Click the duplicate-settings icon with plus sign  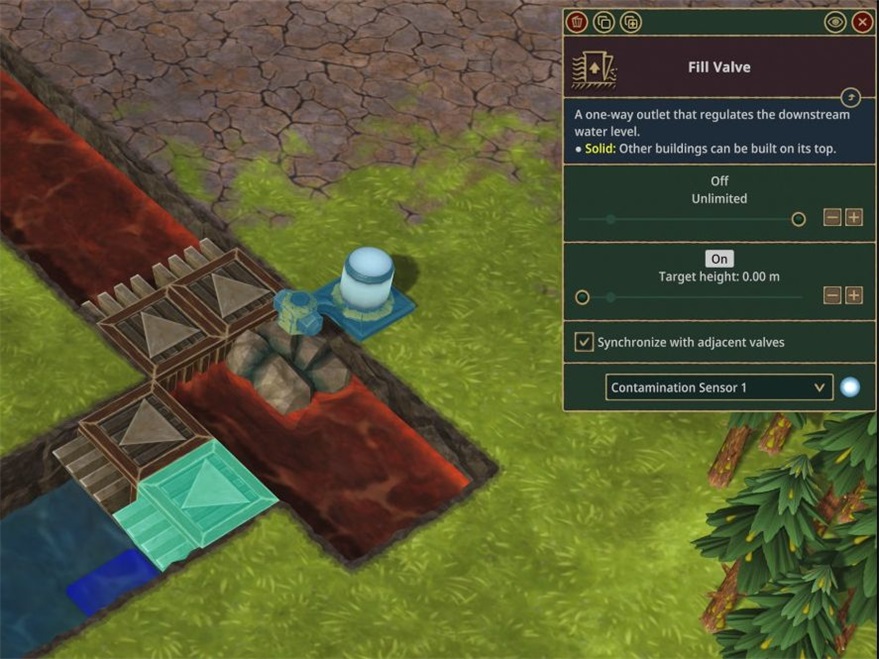coord(630,22)
